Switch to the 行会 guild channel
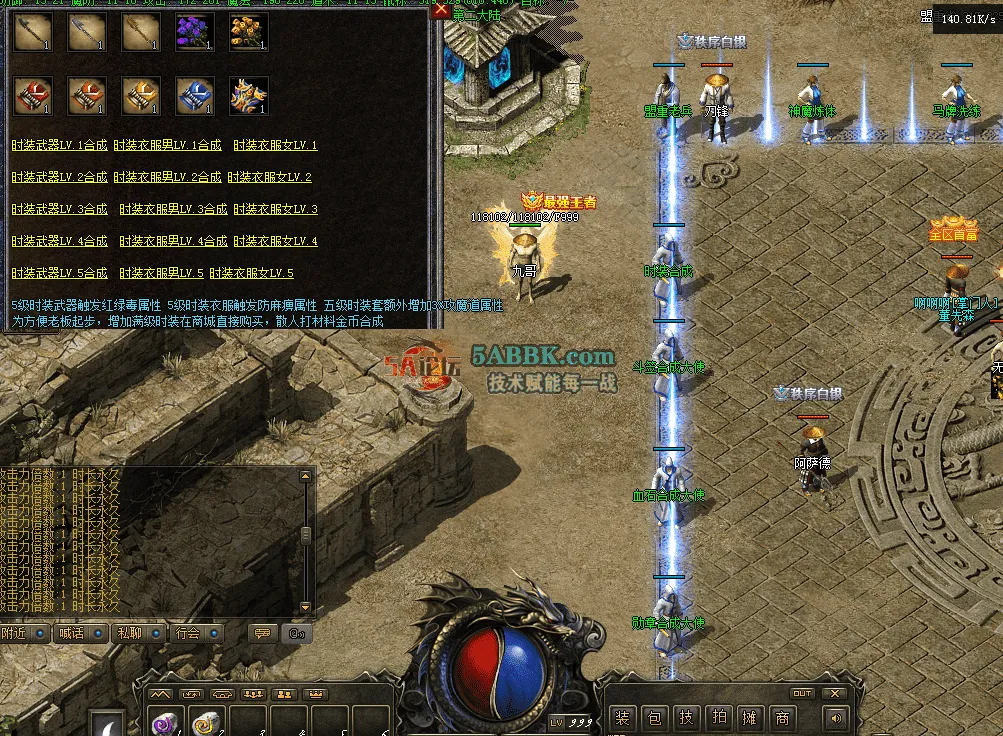The width and height of the screenshot is (1003, 736). [x=196, y=633]
